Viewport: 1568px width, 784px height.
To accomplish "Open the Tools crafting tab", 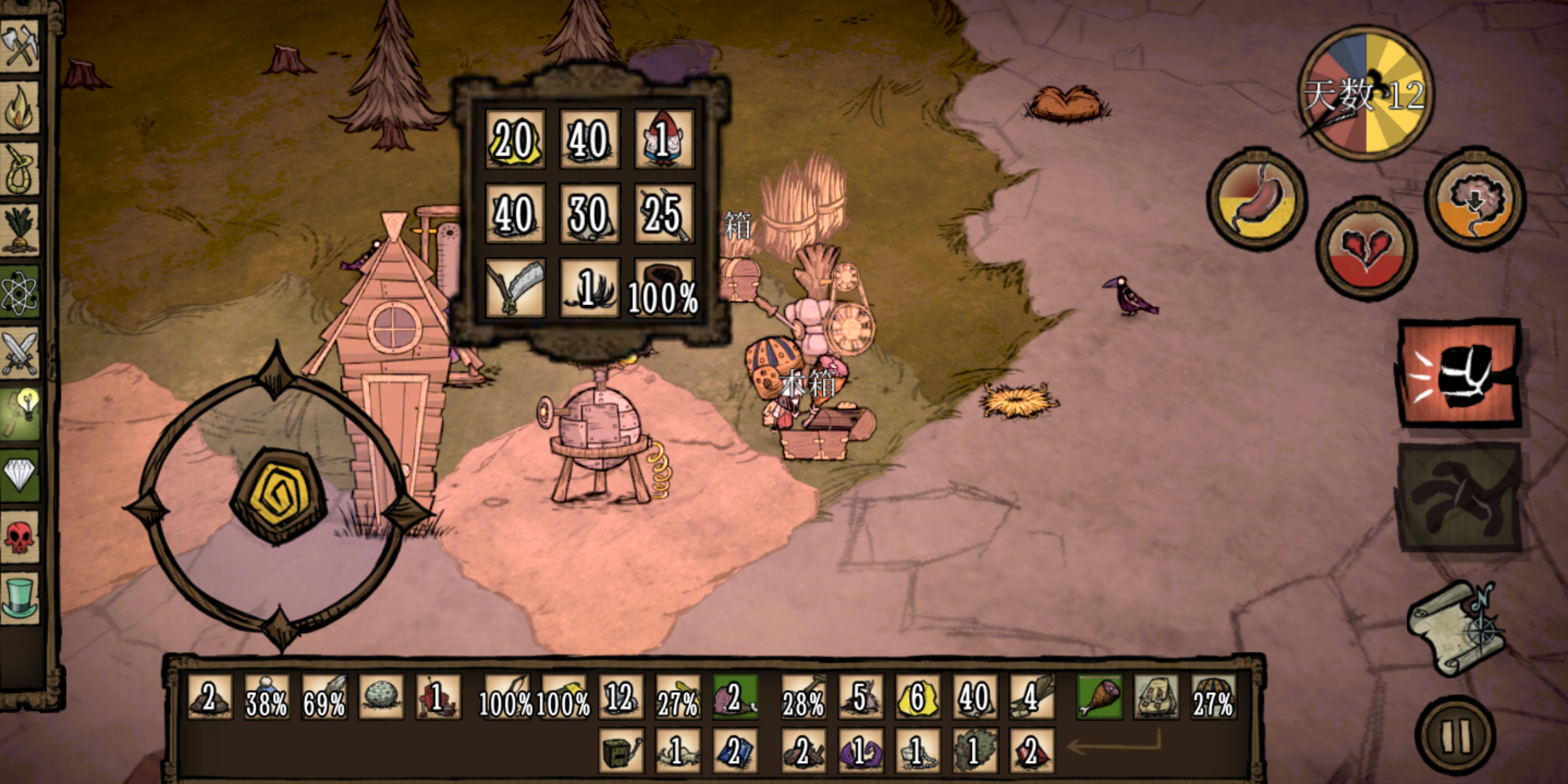I will (x=20, y=45).
